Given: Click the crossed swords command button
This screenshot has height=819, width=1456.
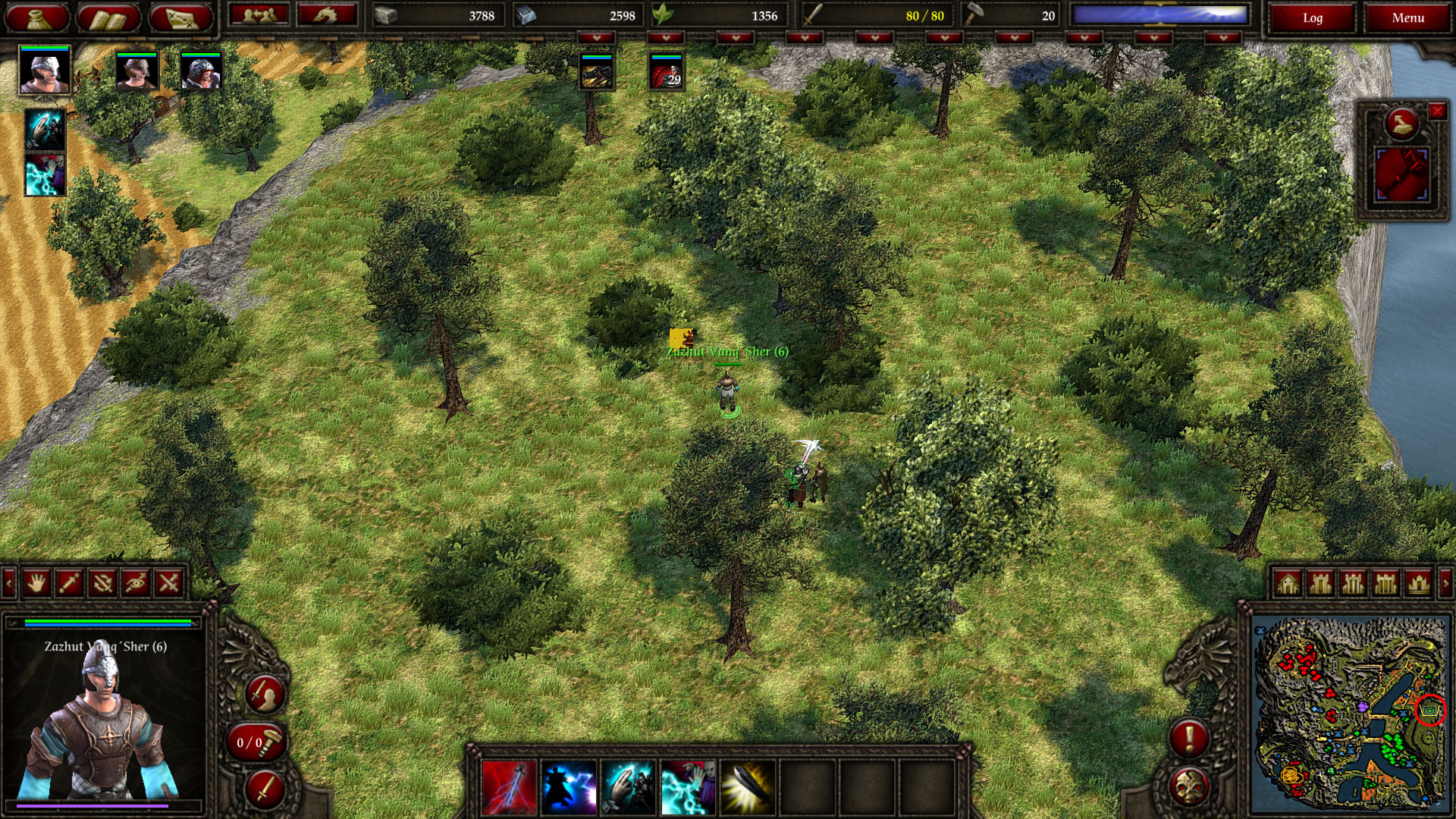Looking at the screenshot, I should coord(168,582).
